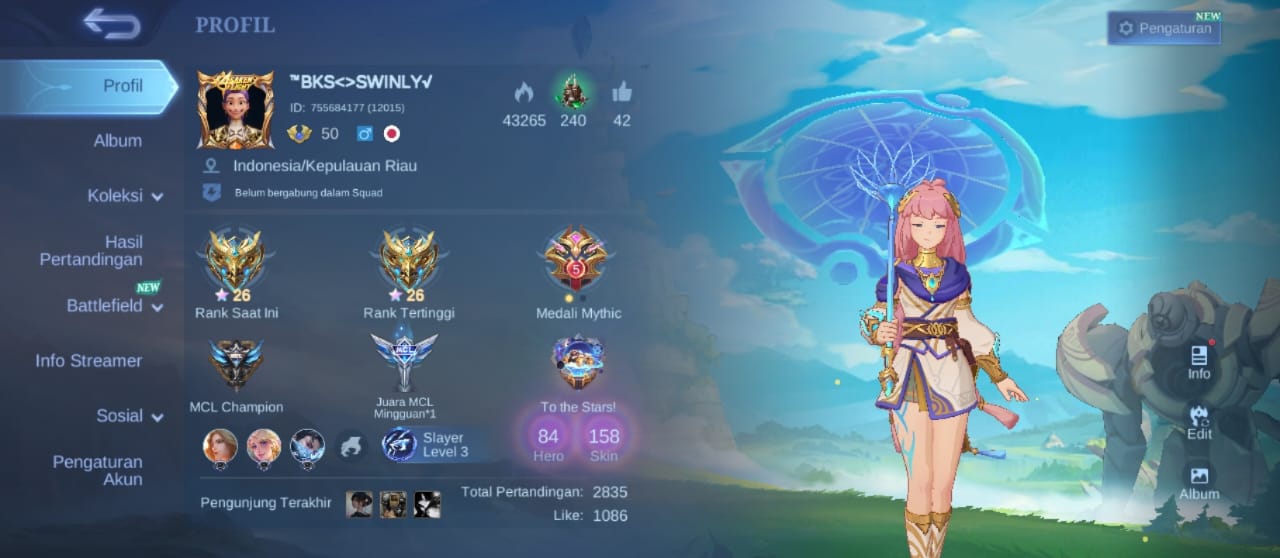View the Medali Mythic badge

[x=576, y=260]
